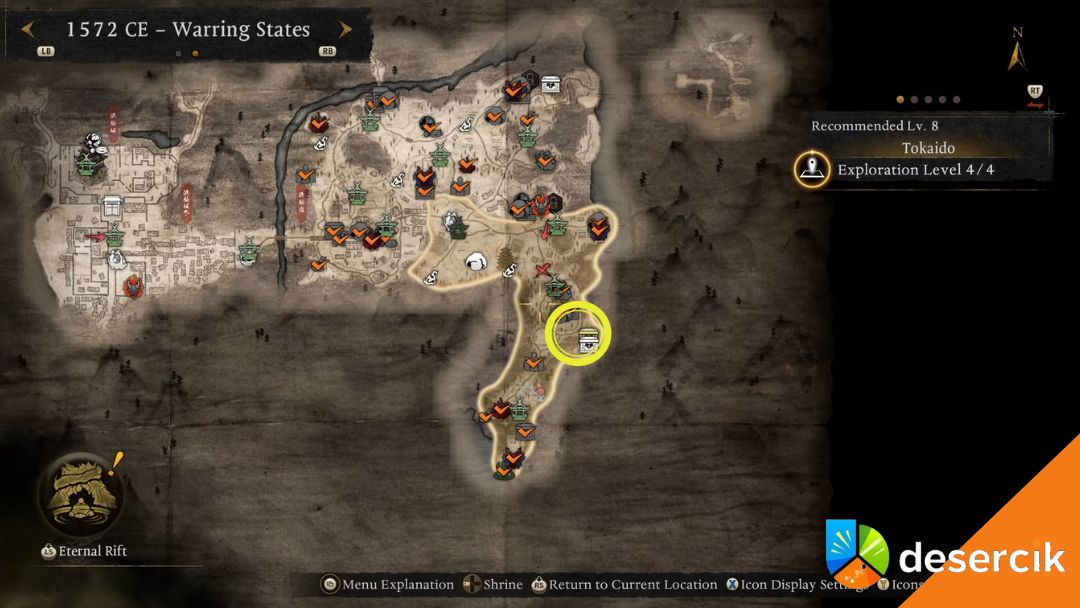1080x608 pixels.
Task: Choose the shrine marked by the red arrow
Action: 115,237
